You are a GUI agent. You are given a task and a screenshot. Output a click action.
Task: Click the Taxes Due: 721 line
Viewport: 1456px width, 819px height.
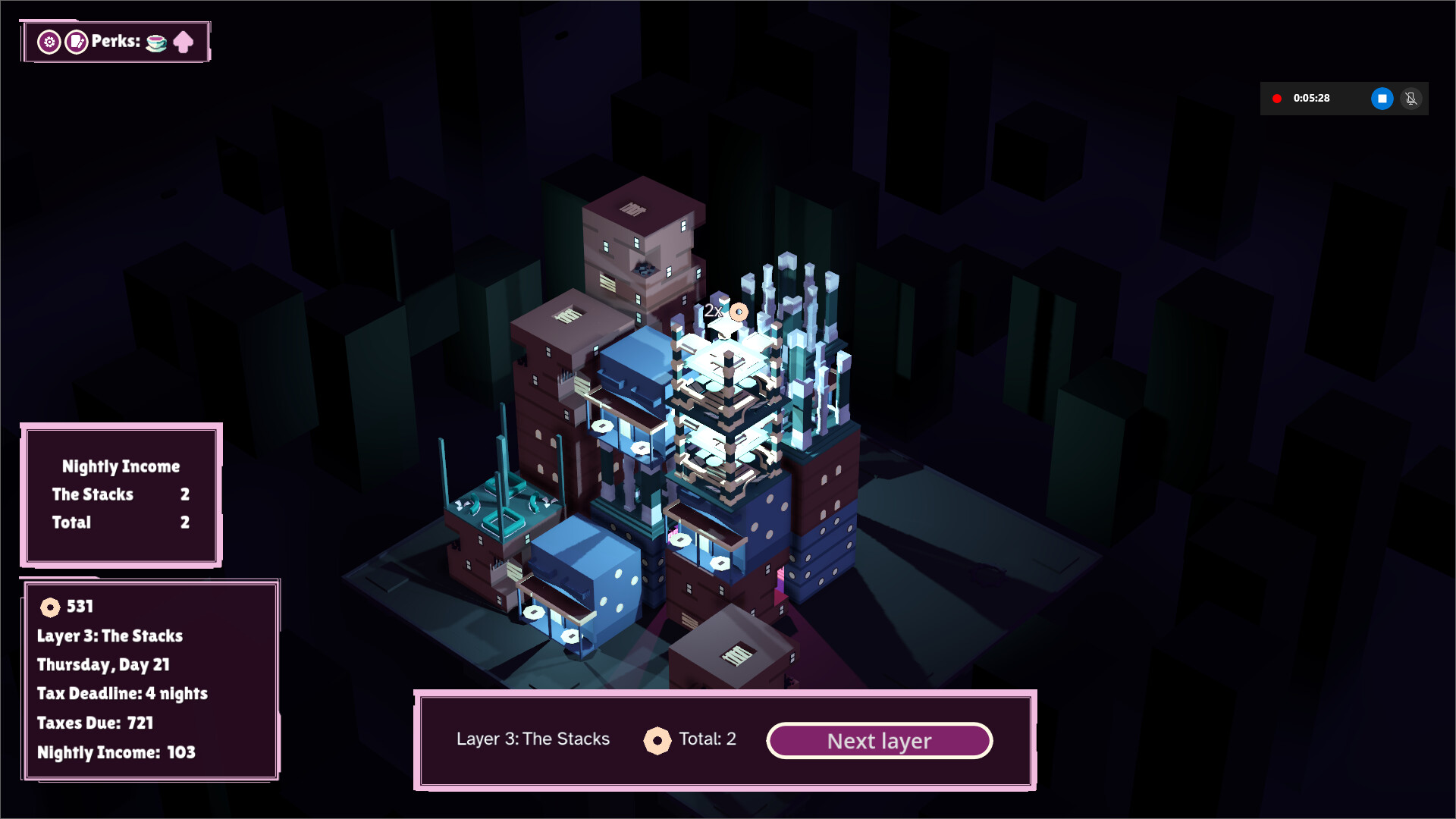point(95,723)
